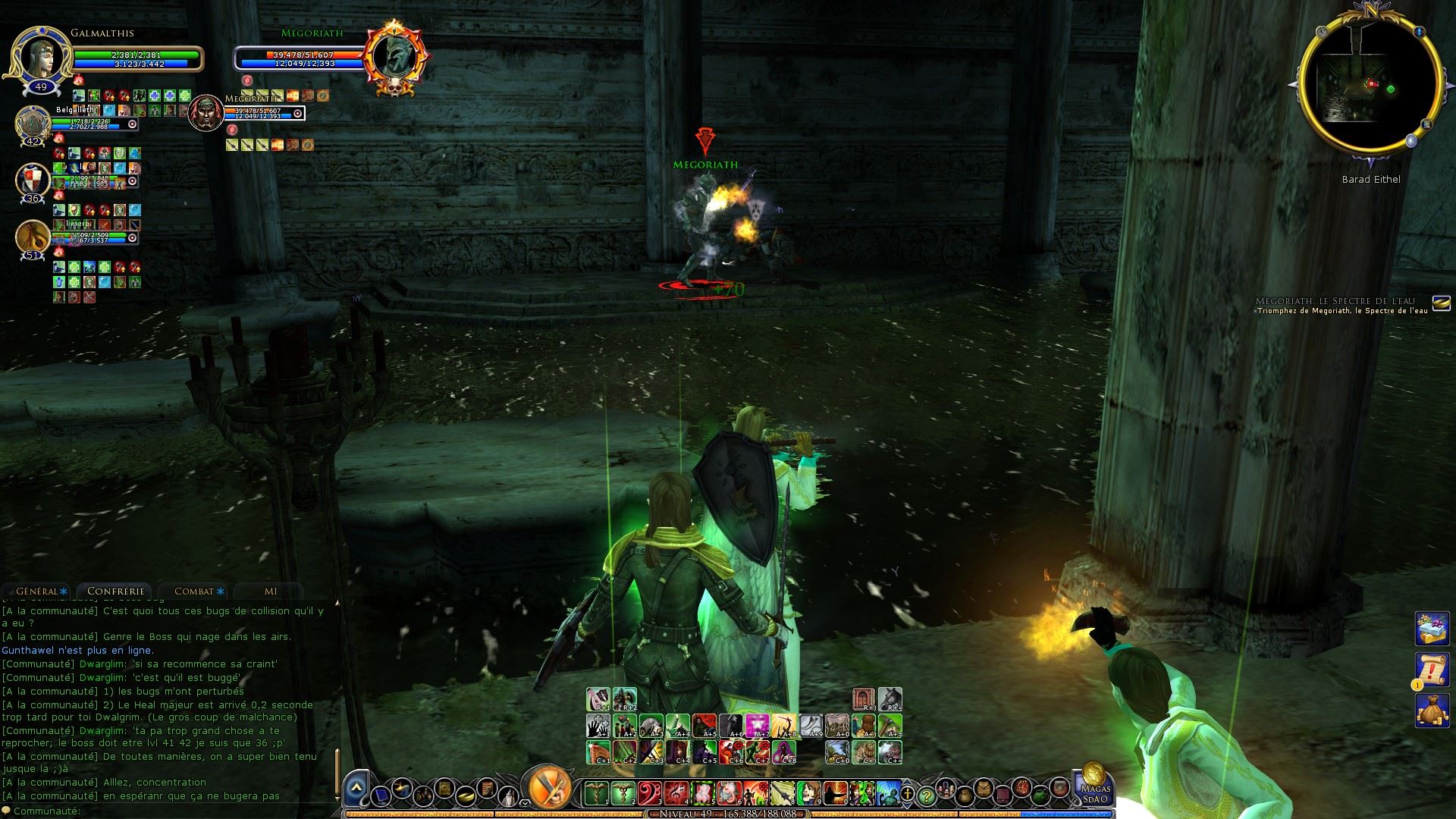Open the main menu arrow button
Screen dimensions: 1456x819
point(356,791)
